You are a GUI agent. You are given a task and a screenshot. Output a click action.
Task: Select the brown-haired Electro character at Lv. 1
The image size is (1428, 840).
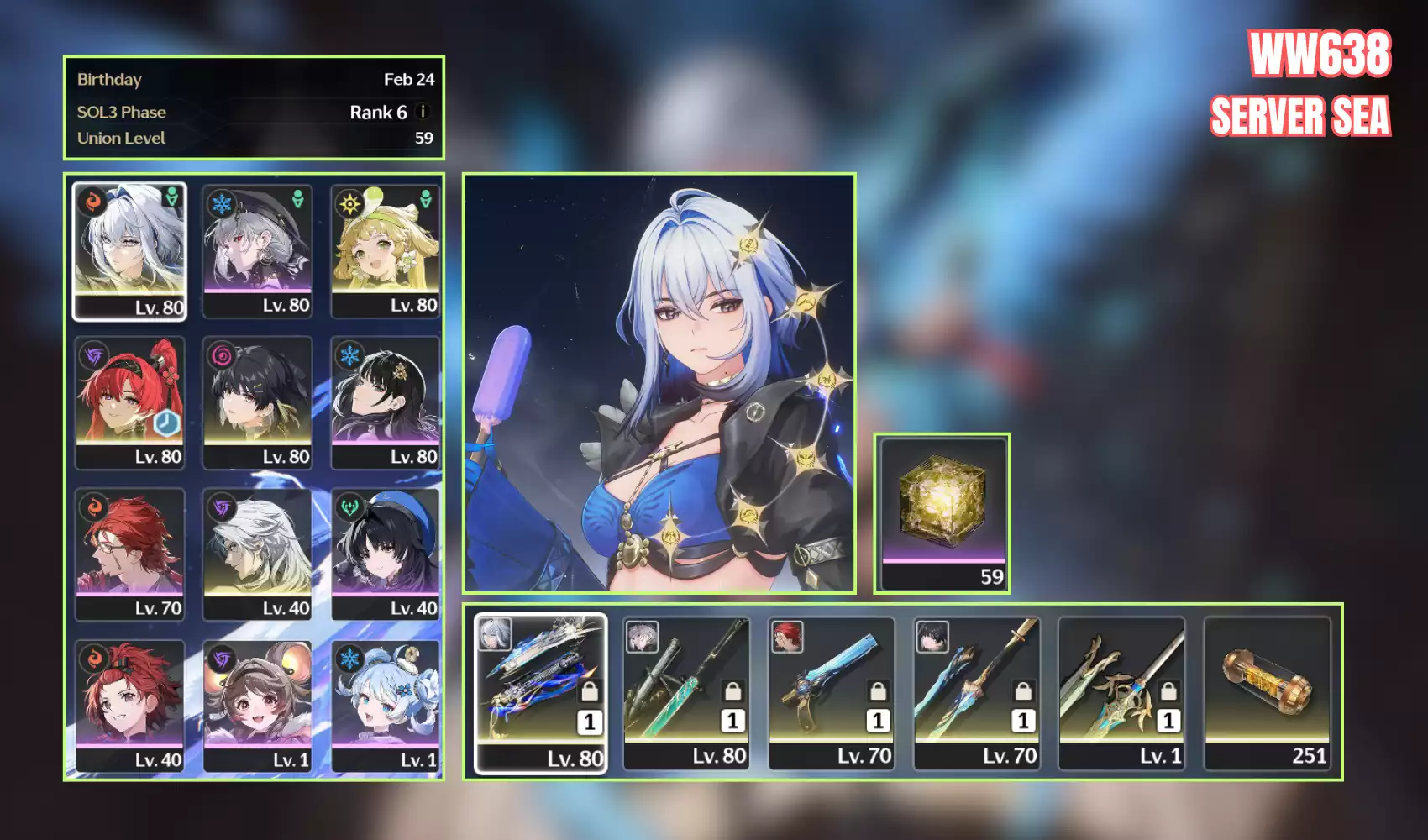[257, 706]
